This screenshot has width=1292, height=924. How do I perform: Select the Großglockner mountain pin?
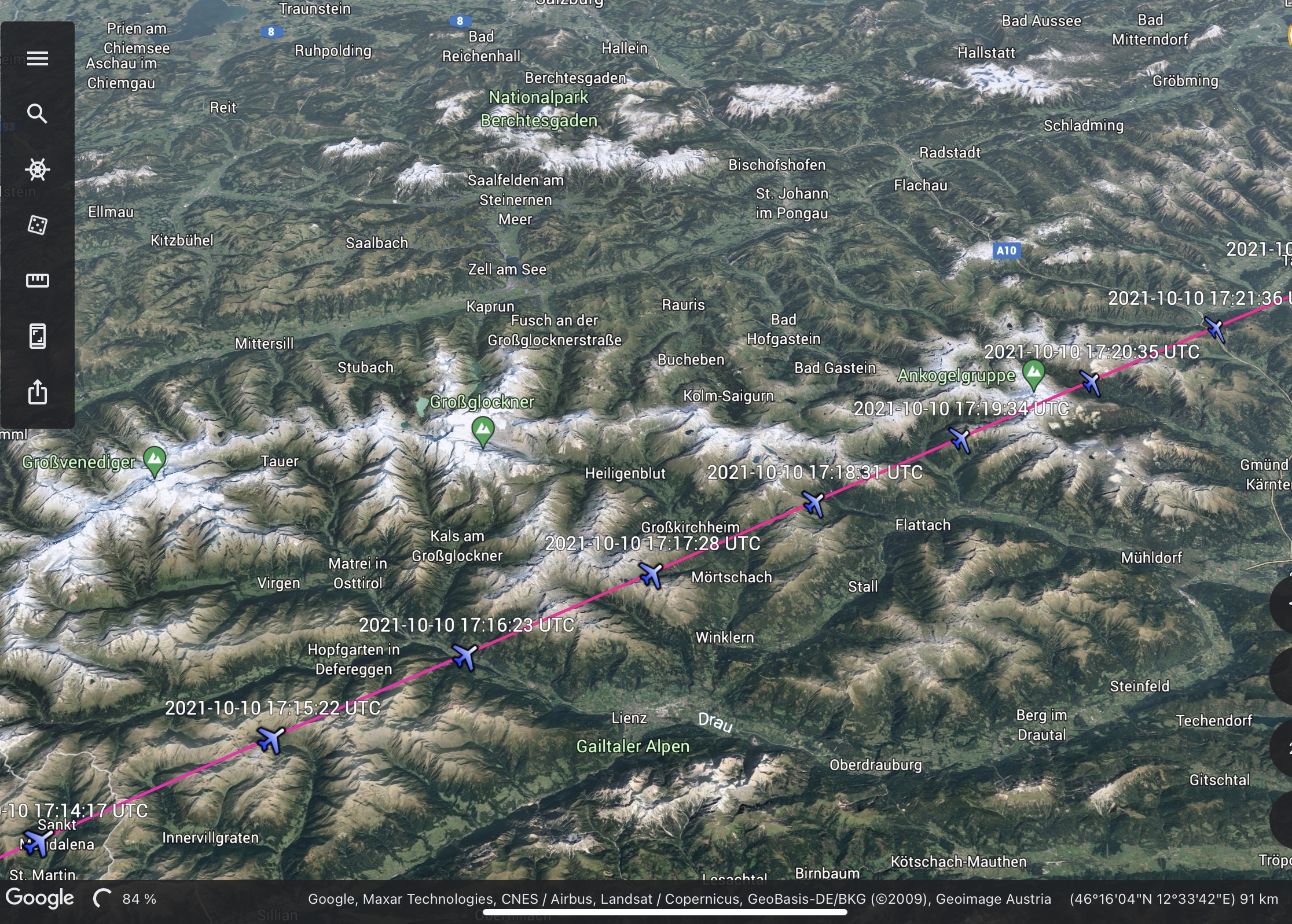(x=483, y=431)
